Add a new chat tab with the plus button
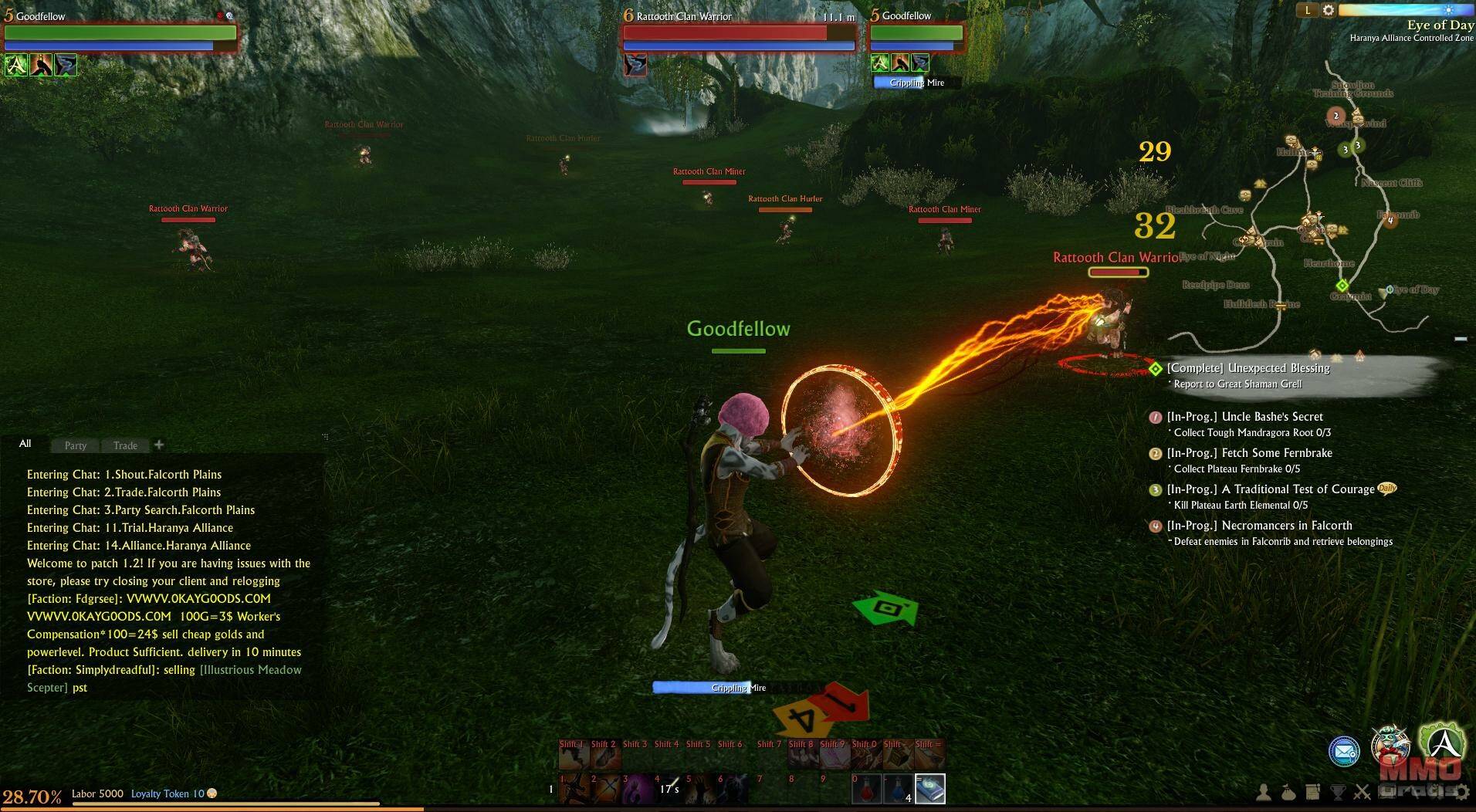 tap(159, 445)
